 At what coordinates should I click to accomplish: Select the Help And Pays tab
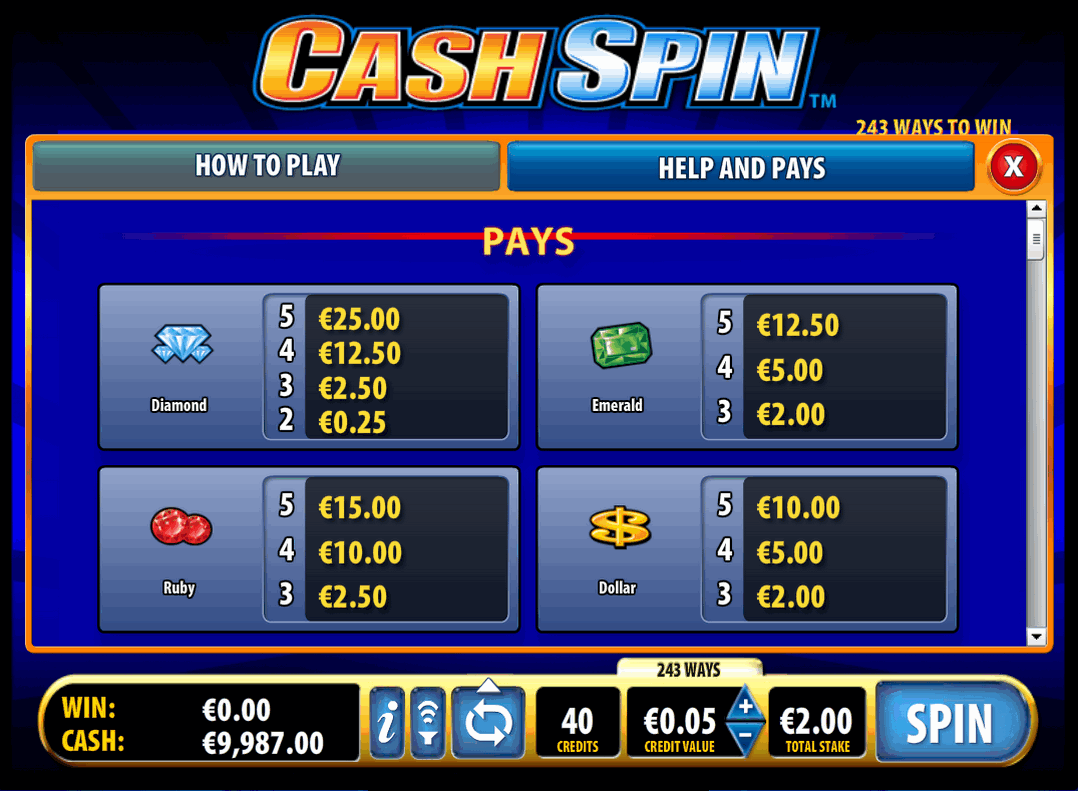740,167
